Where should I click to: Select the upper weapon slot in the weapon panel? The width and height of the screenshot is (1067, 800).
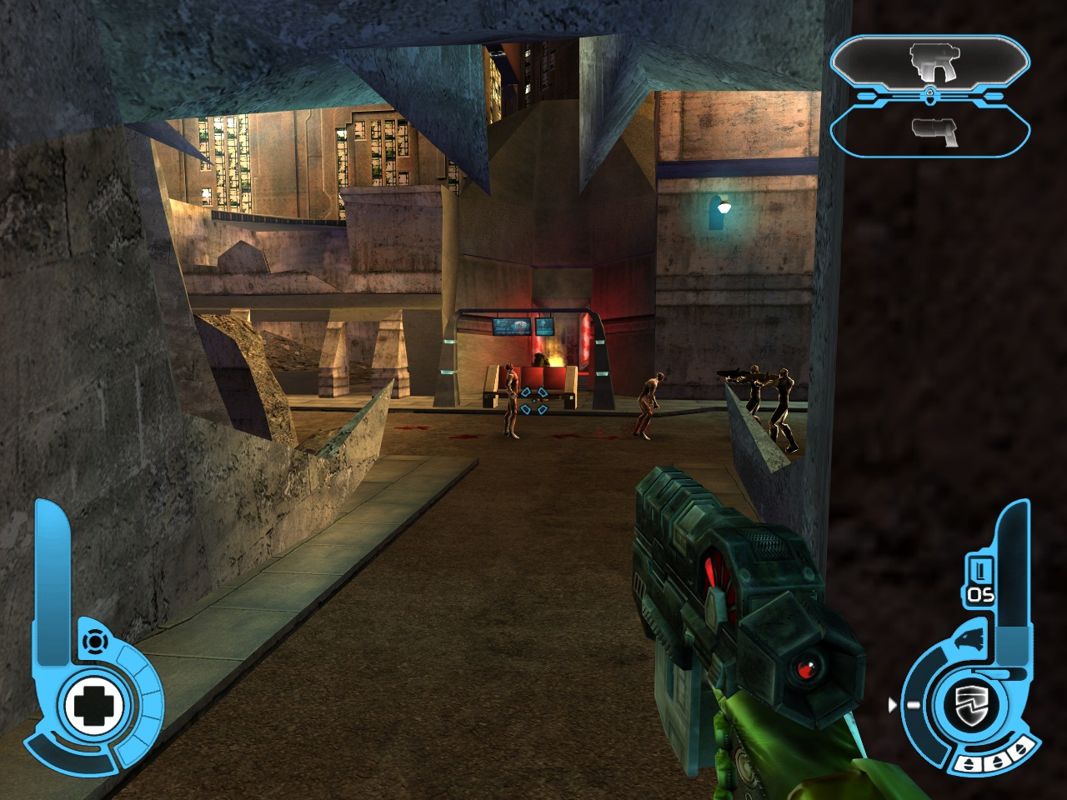930,62
